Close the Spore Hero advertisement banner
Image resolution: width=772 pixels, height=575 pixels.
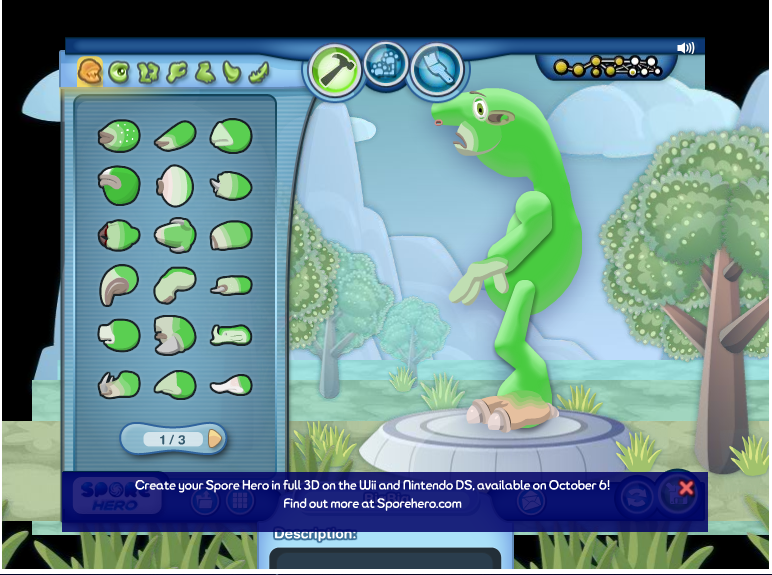coord(686,488)
